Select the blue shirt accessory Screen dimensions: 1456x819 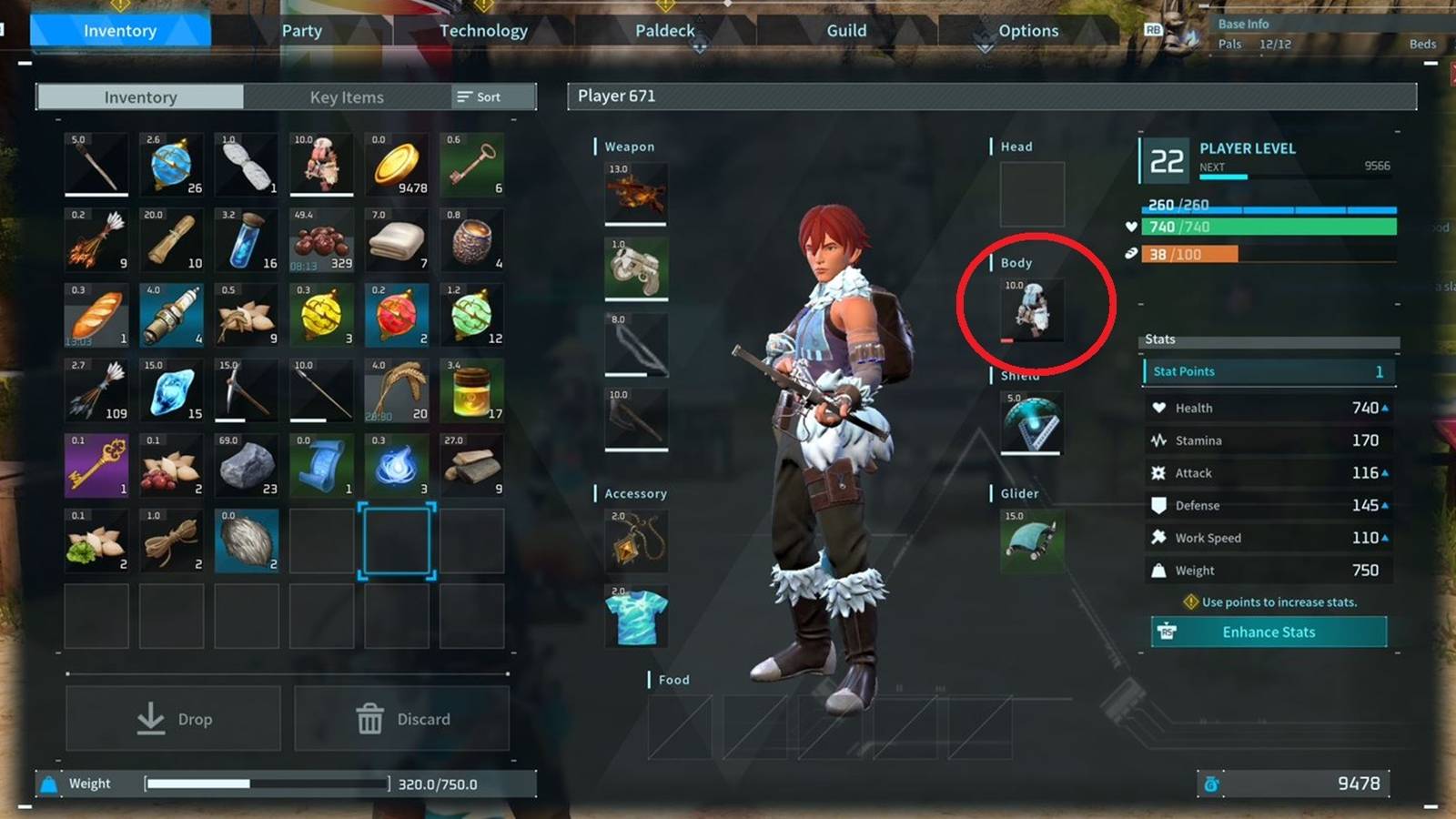click(635, 617)
